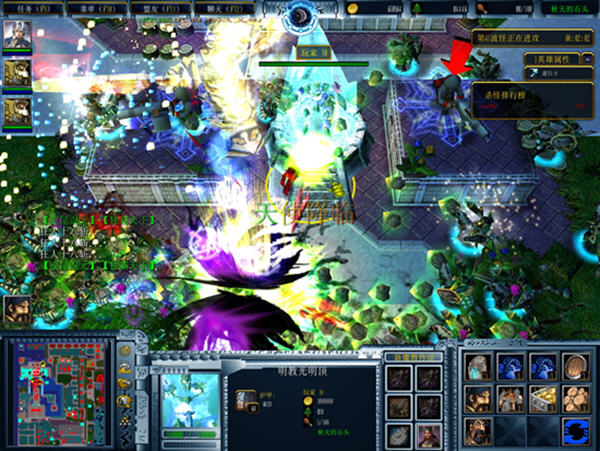
Task: Activate the blue circular arrows command
Action: (x=574, y=431)
